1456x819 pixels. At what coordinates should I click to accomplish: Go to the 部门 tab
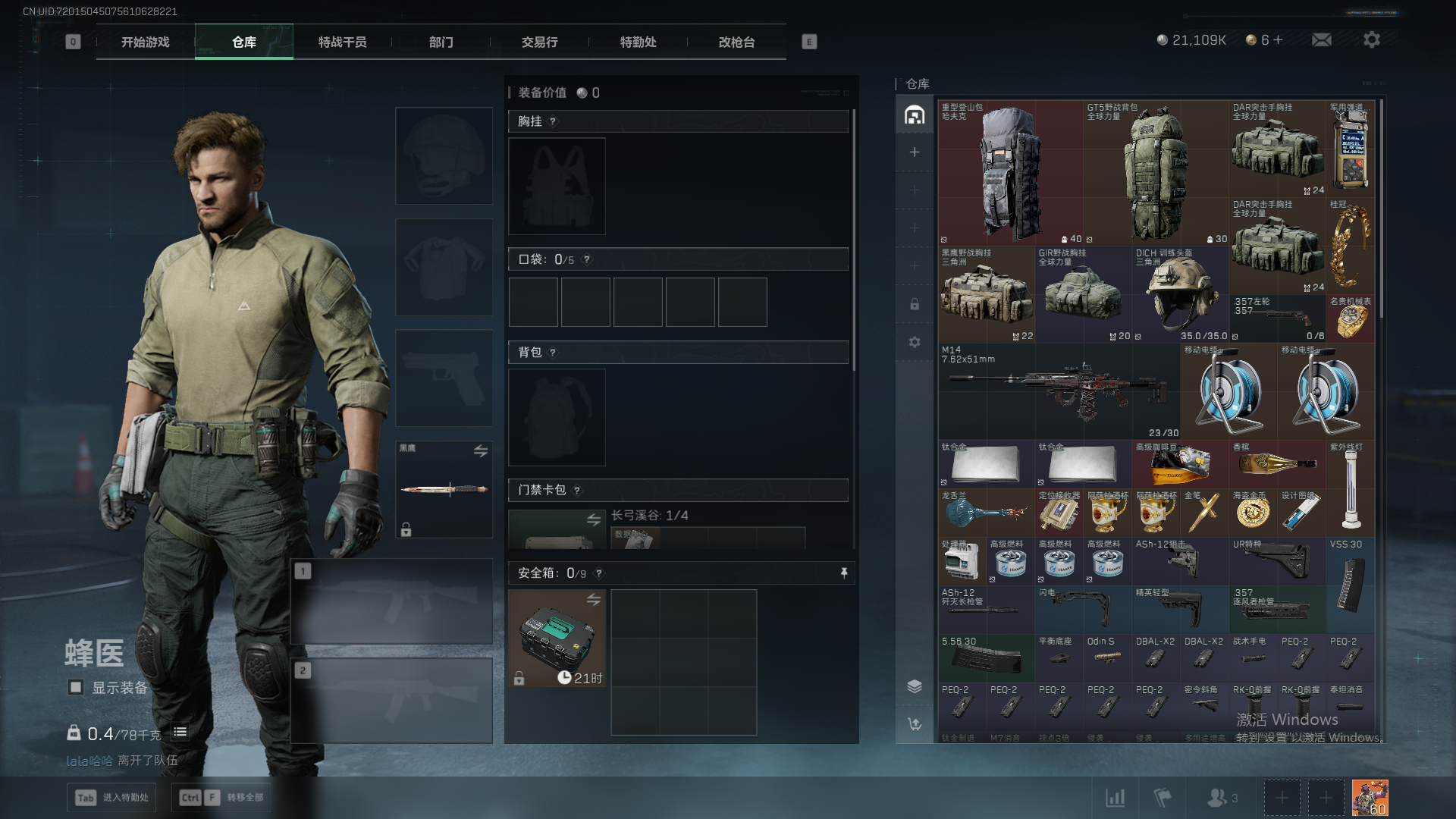(441, 42)
